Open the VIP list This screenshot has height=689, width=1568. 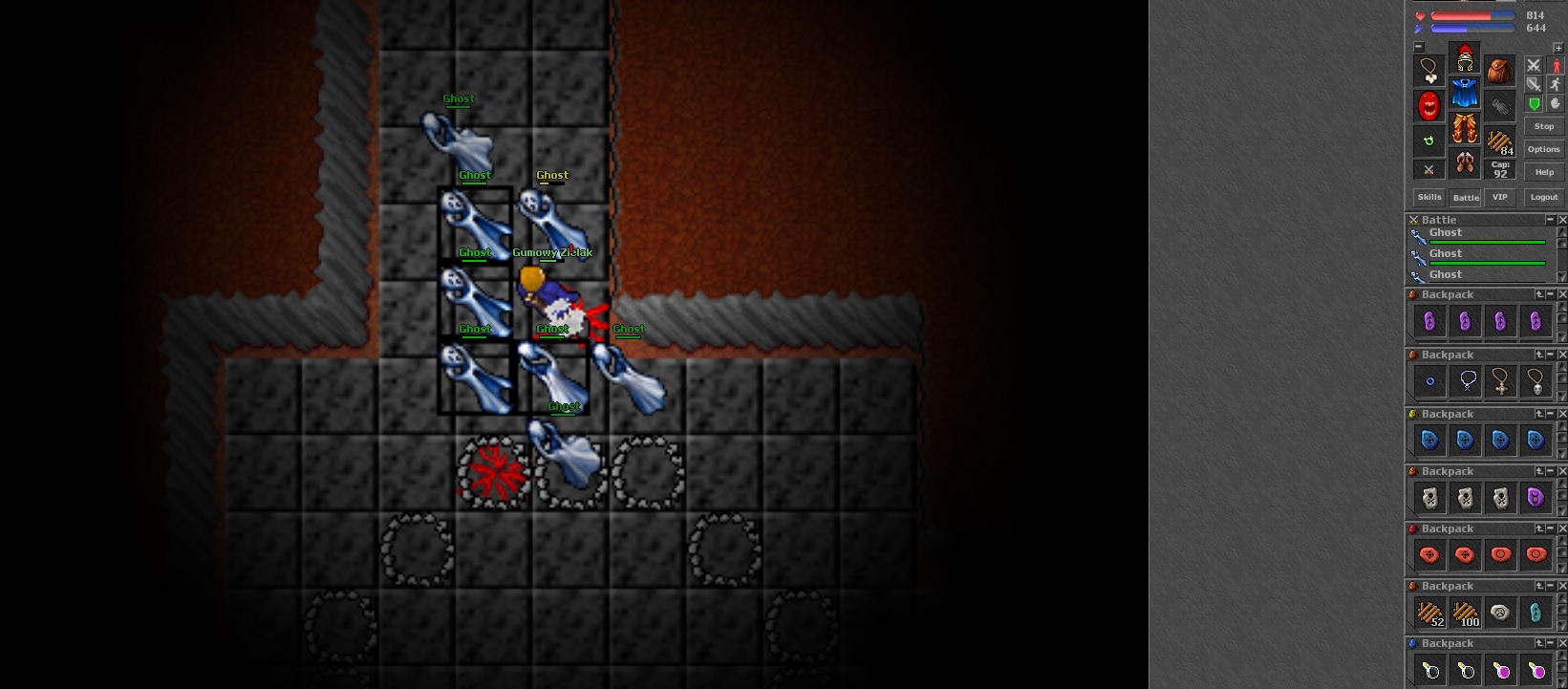1500,197
